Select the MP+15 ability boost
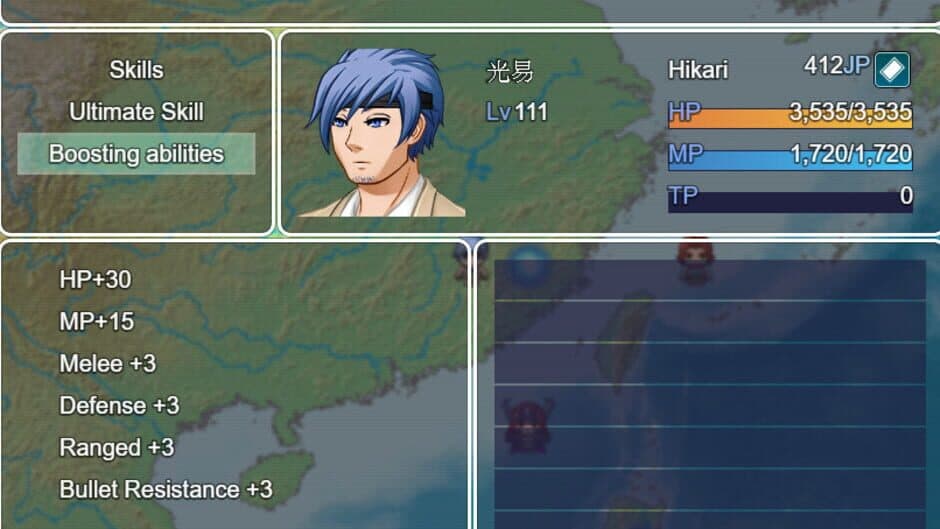Image resolution: width=940 pixels, height=529 pixels. 96,322
